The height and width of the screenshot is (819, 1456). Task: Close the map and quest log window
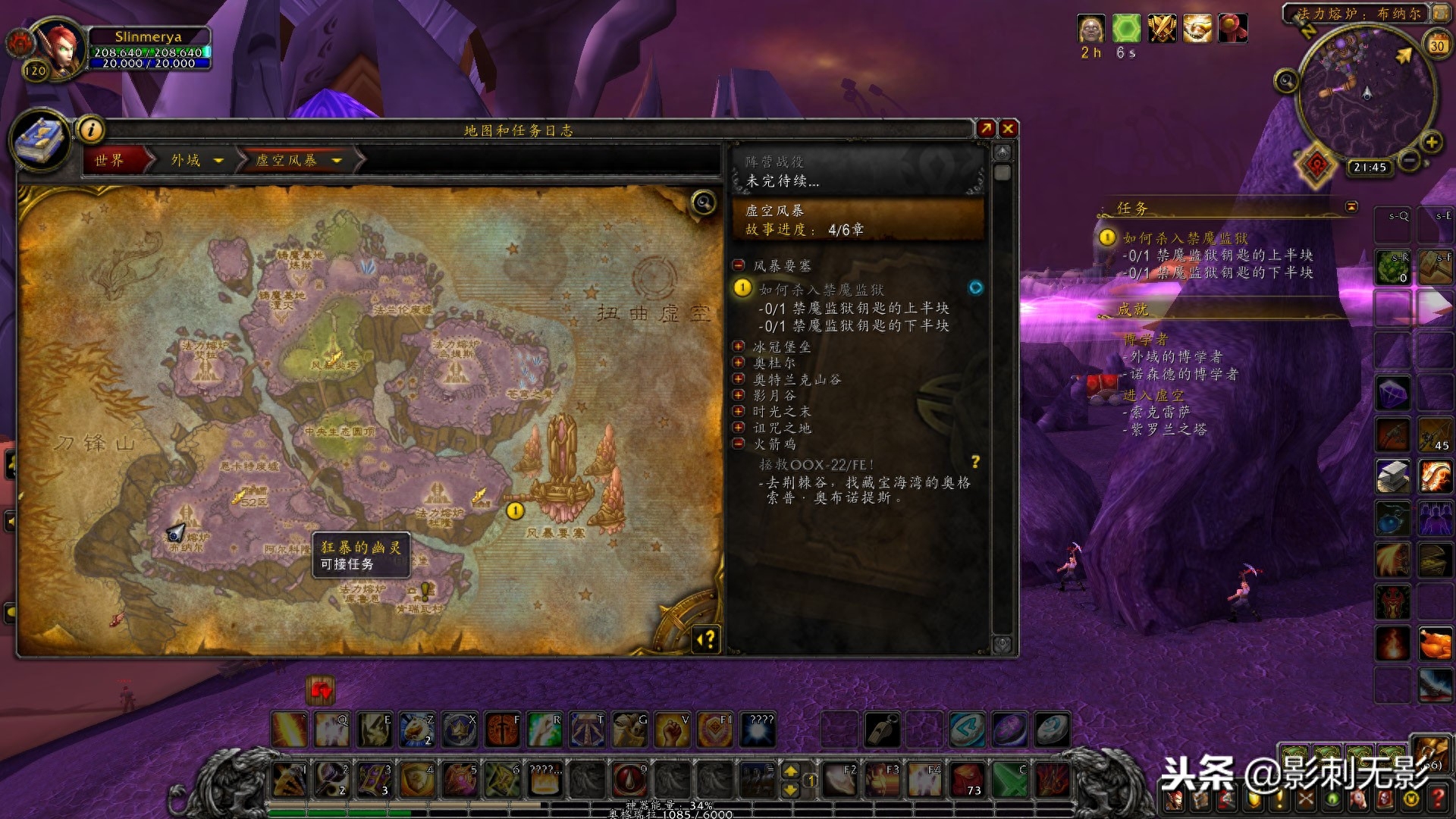point(1008,129)
